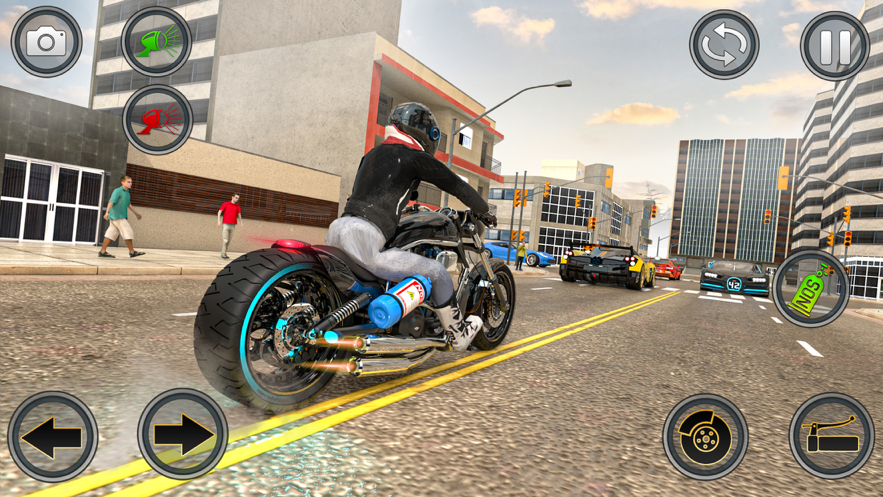Screen dimensions: 883x497
Task: Hit the brake disc button
Action: (x=706, y=437)
